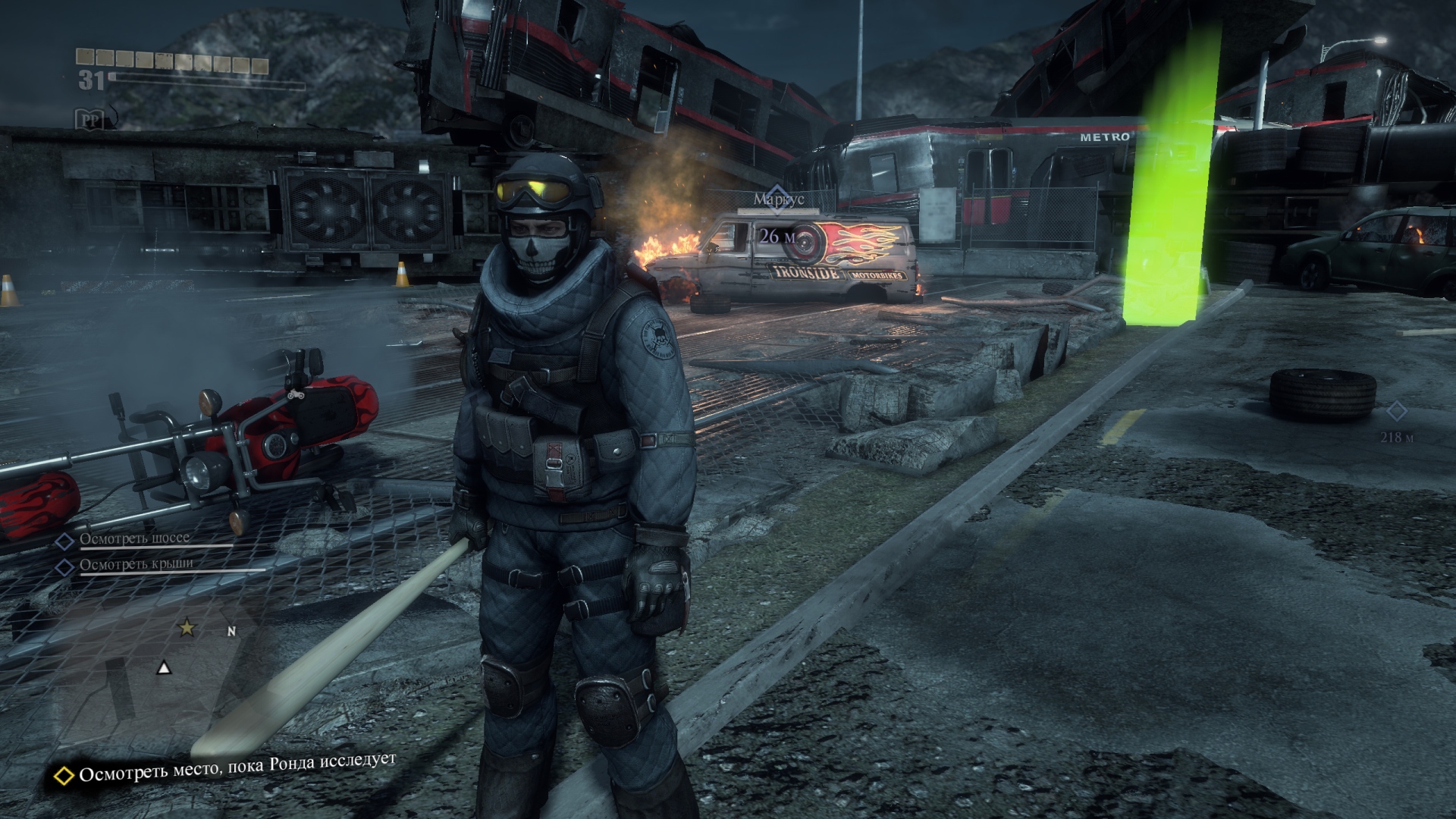Image resolution: width=1456 pixels, height=819 pixels.
Task: Select the "Осмотреть крыши" objective entry
Action: tap(136, 564)
